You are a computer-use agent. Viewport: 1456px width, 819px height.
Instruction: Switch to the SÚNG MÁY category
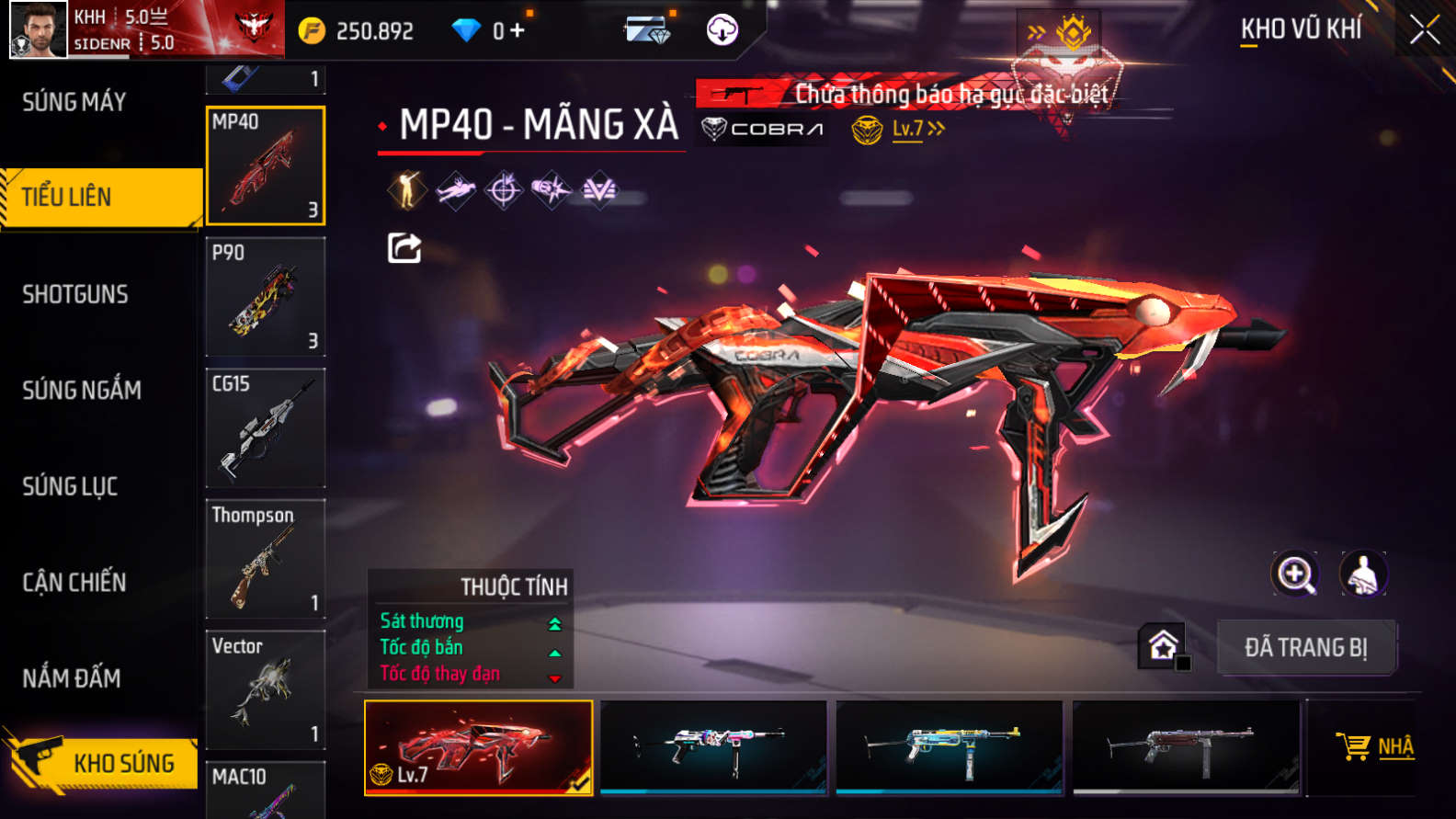(74, 102)
